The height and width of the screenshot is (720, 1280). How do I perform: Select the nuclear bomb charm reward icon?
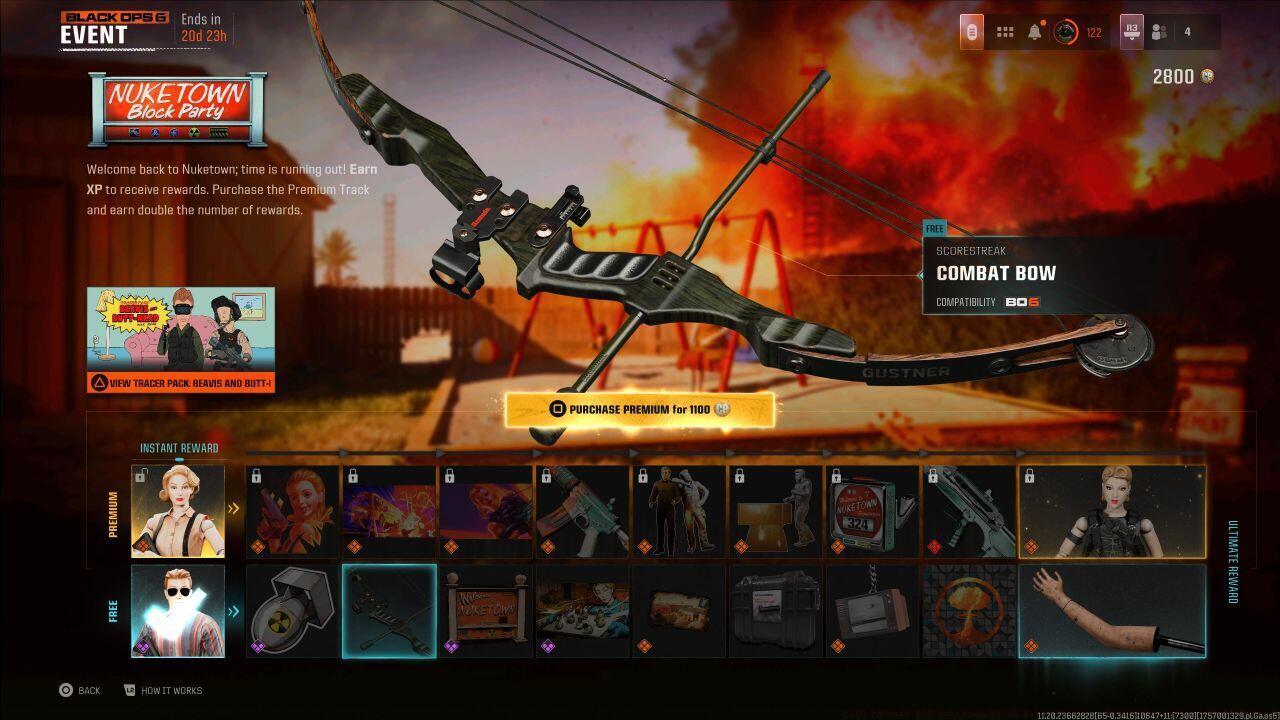291,611
